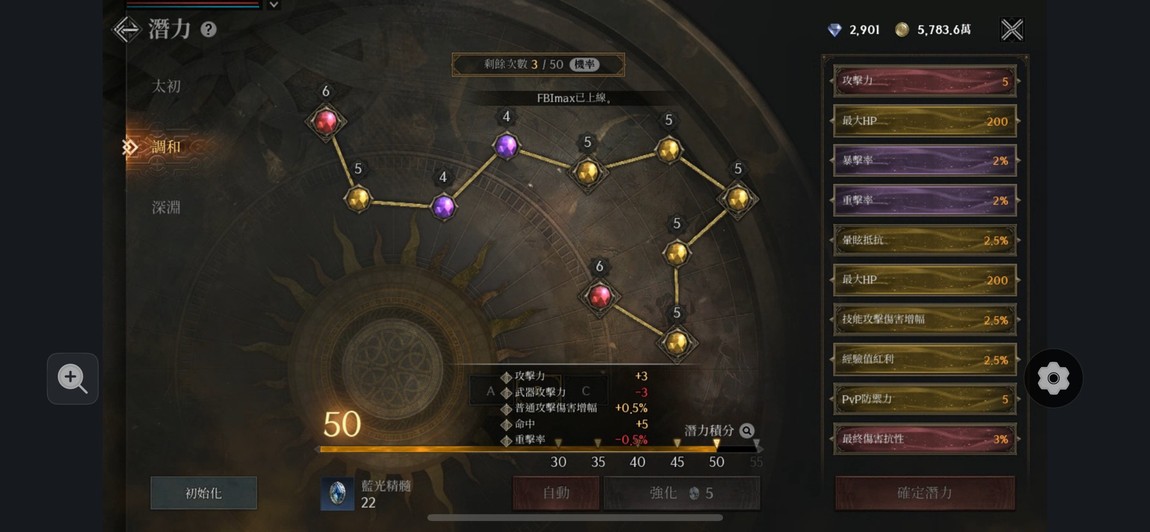Click the 攻擊力 5 stat row
This screenshot has width=1150, height=532.
pos(925,81)
